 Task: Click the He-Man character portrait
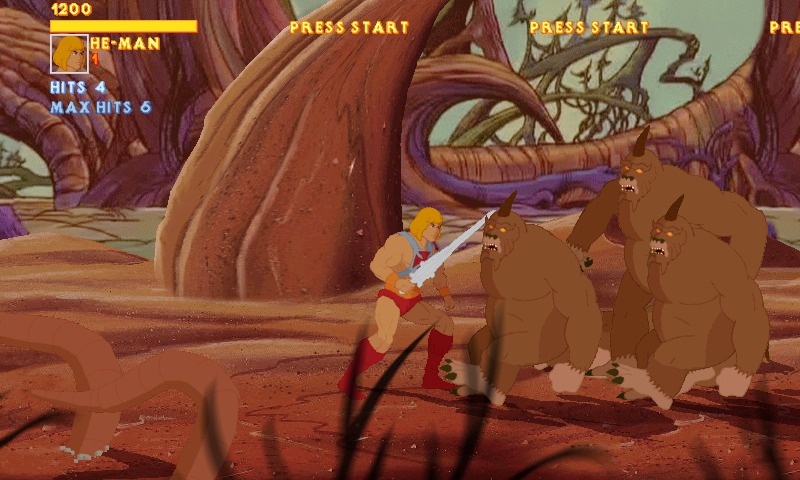(x=69, y=54)
